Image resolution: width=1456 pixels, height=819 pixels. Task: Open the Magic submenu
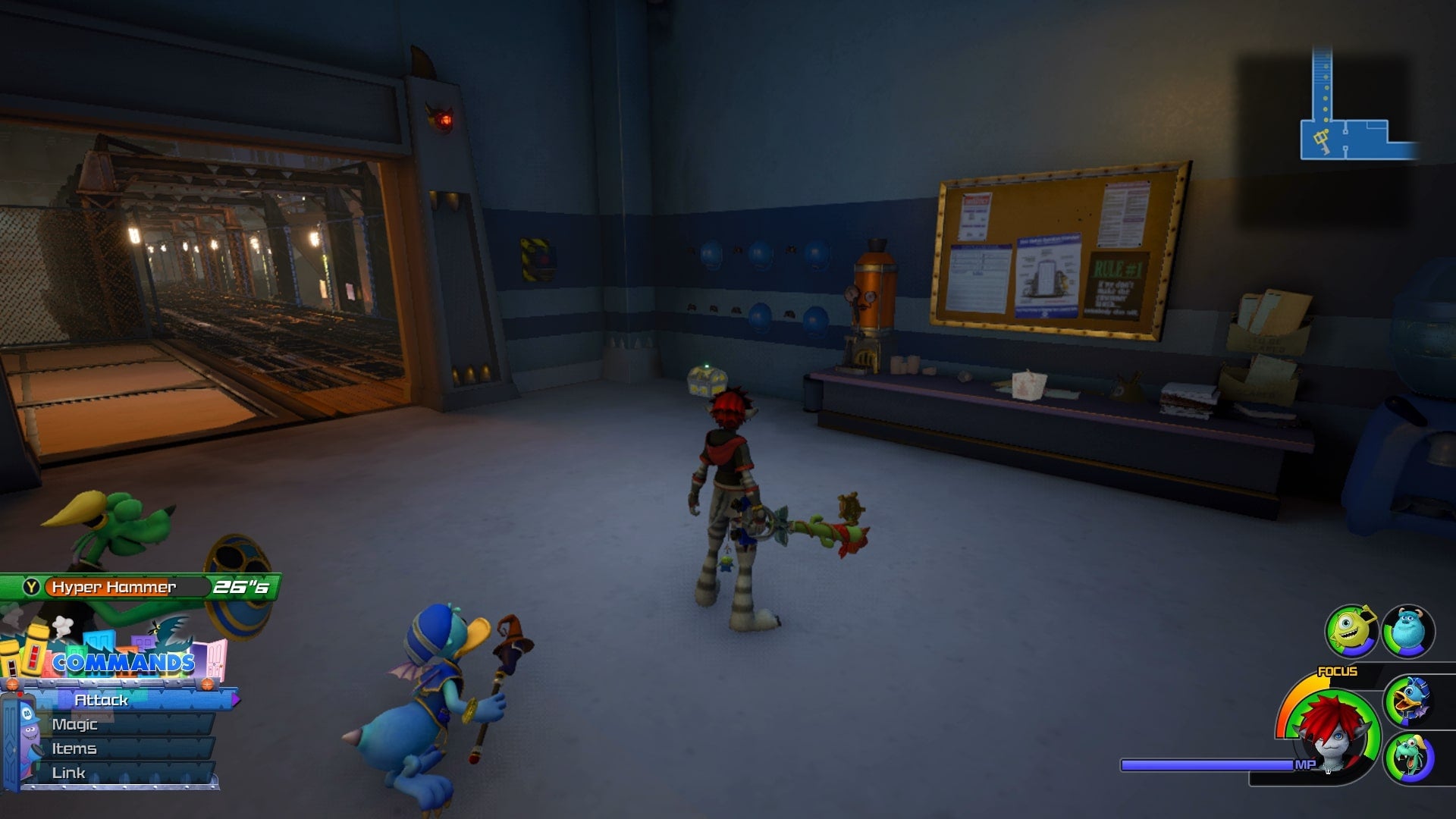75,724
